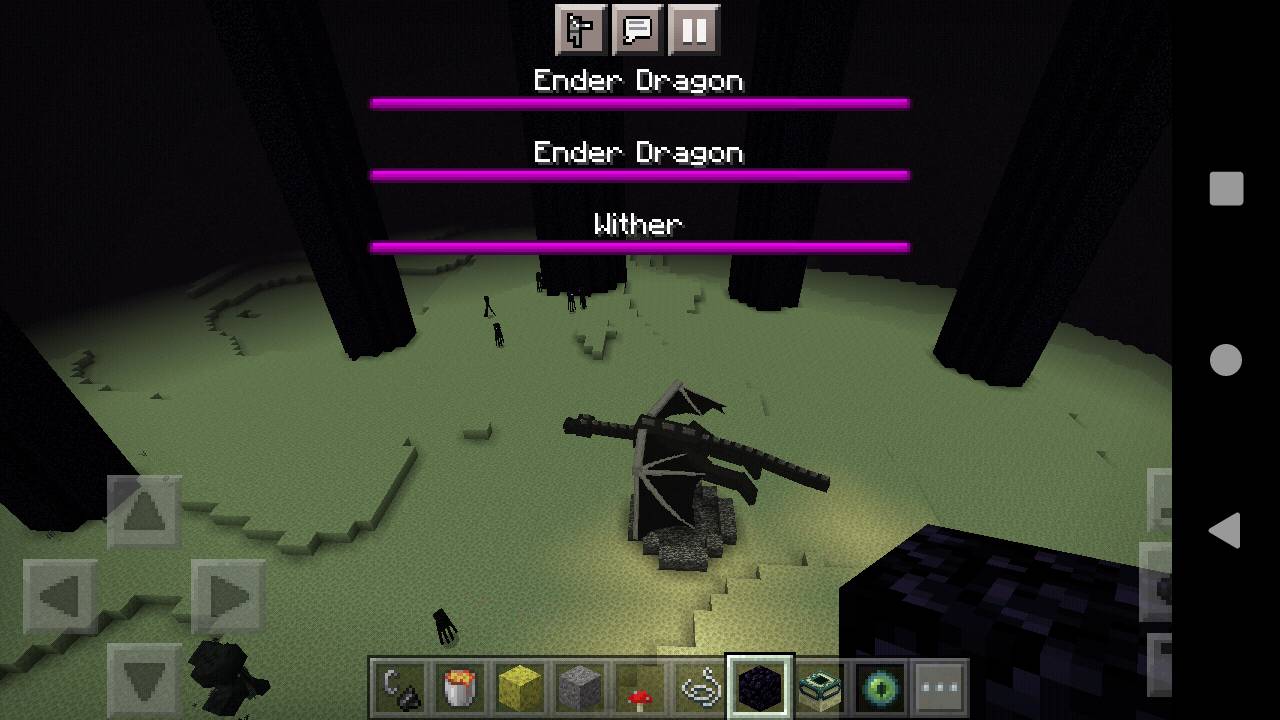1280x720 pixels.
Task: Select the lava bucket in the hotbar
Action: pyautogui.click(x=459, y=686)
